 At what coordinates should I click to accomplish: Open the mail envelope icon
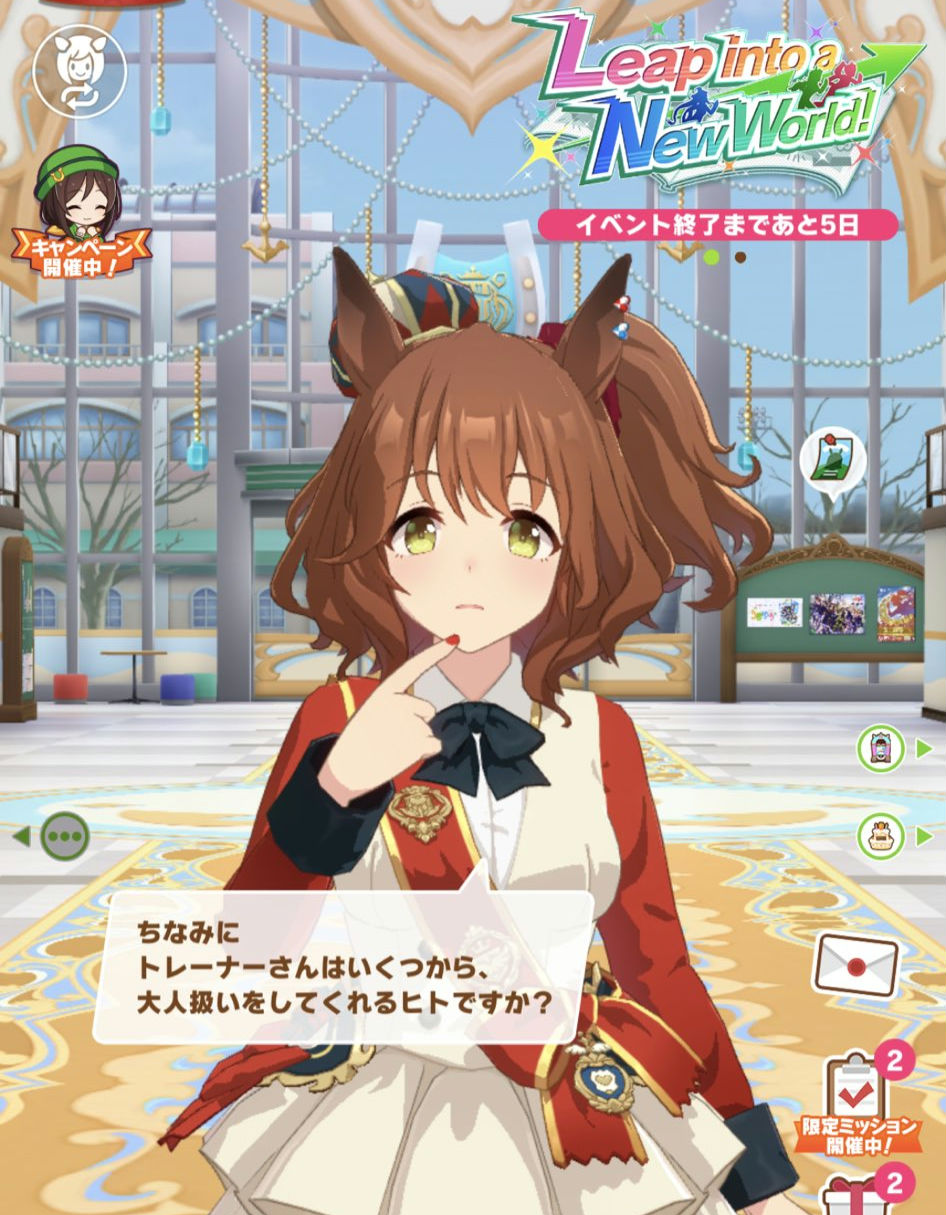tap(856, 967)
